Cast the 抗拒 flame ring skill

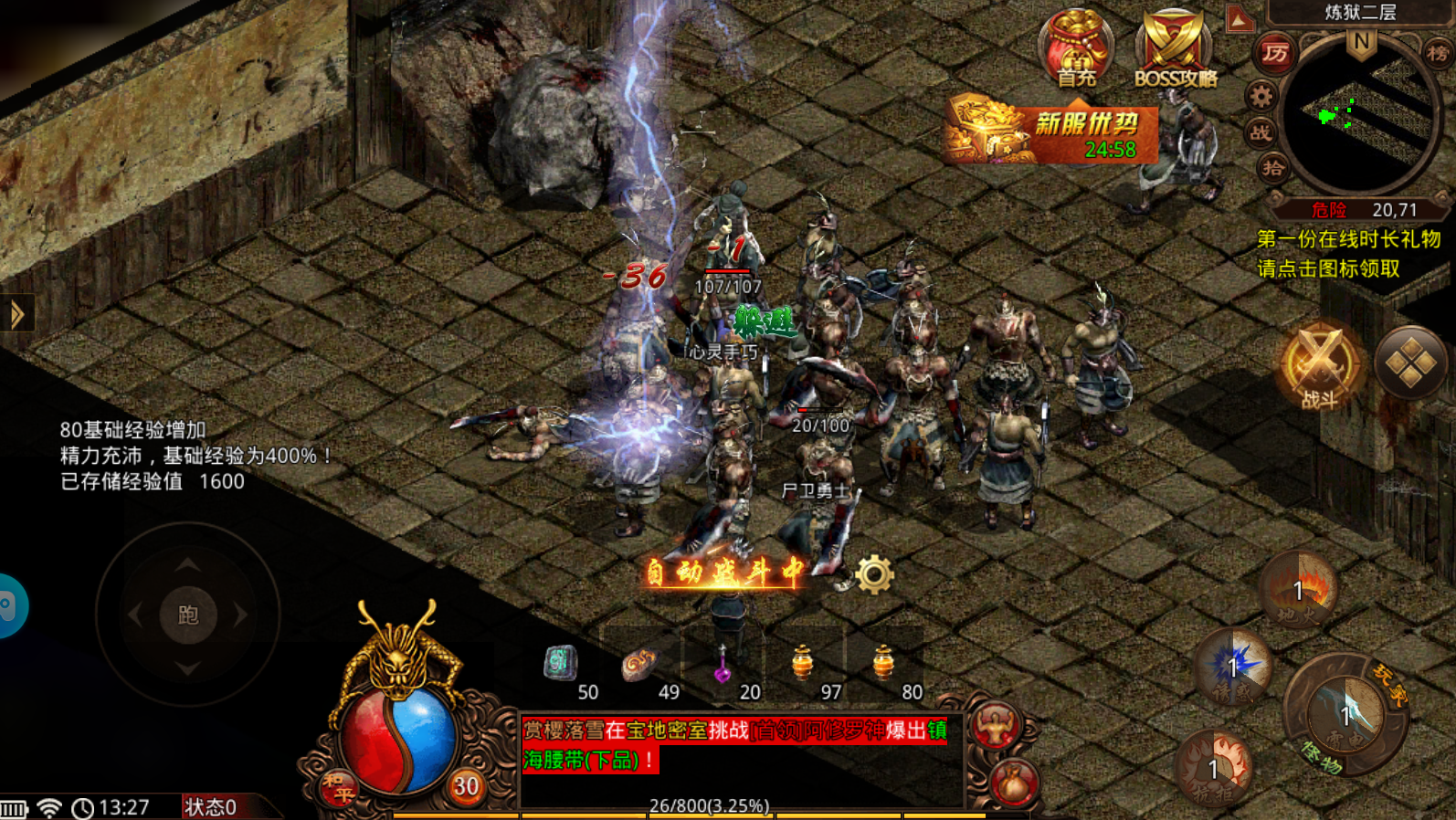1214,769
